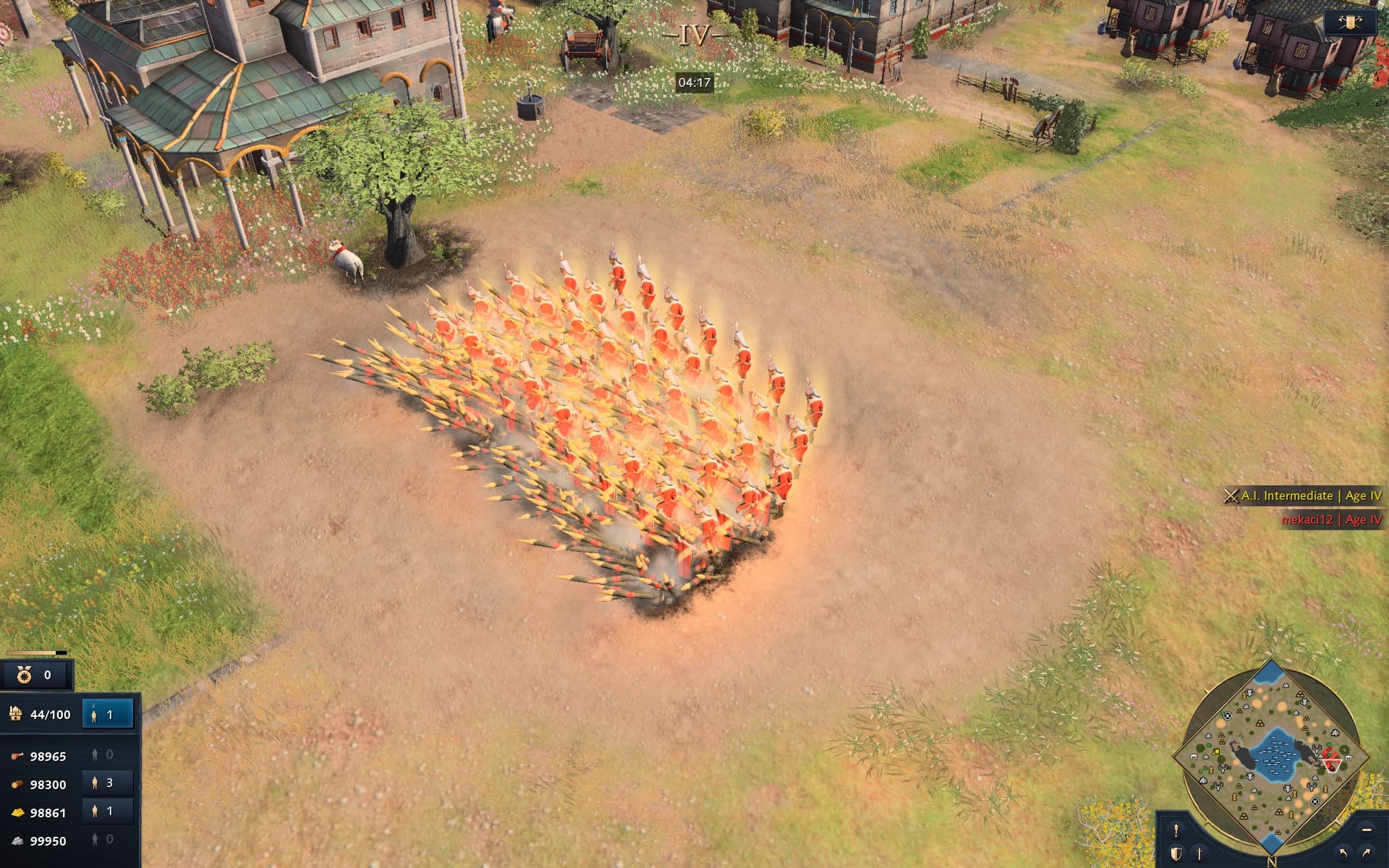Toggle the alert flare marker beside the minimap
Image resolution: width=1389 pixels, height=868 pixels.
pyautogui.click(x=1176, y=830)
